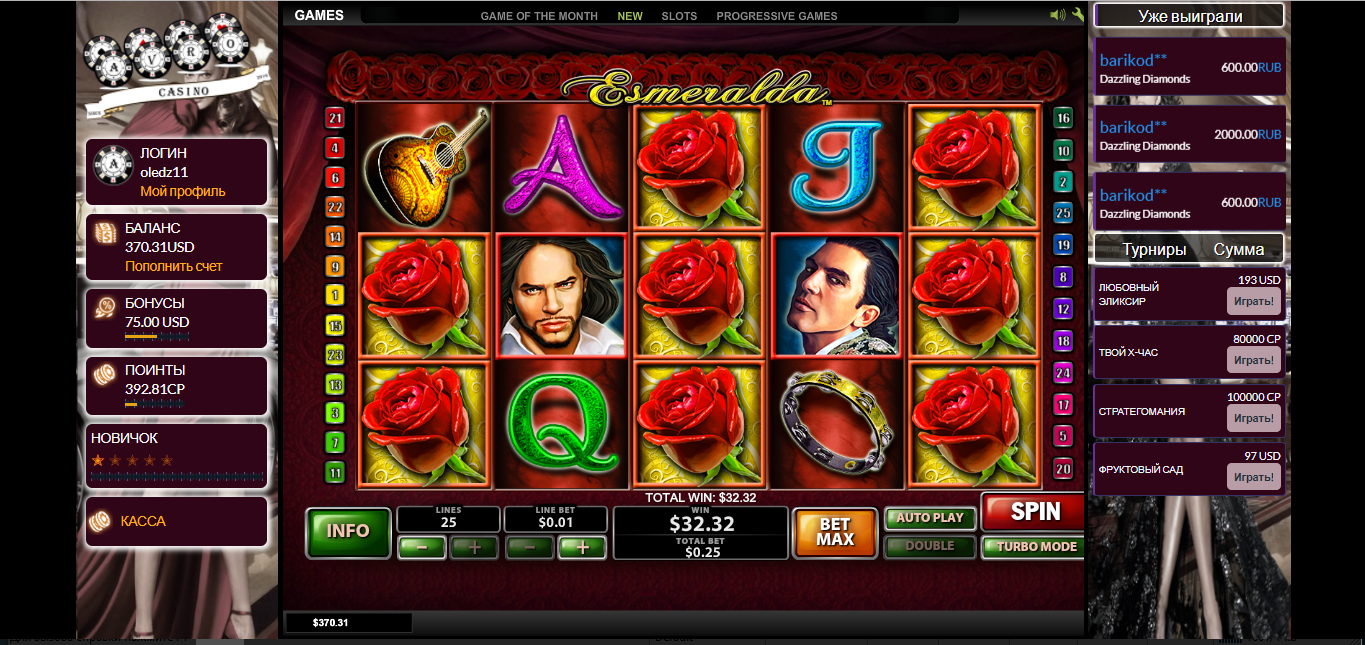Increase the line bet amount
This screenshot has width=1365, height=645.
582,547
